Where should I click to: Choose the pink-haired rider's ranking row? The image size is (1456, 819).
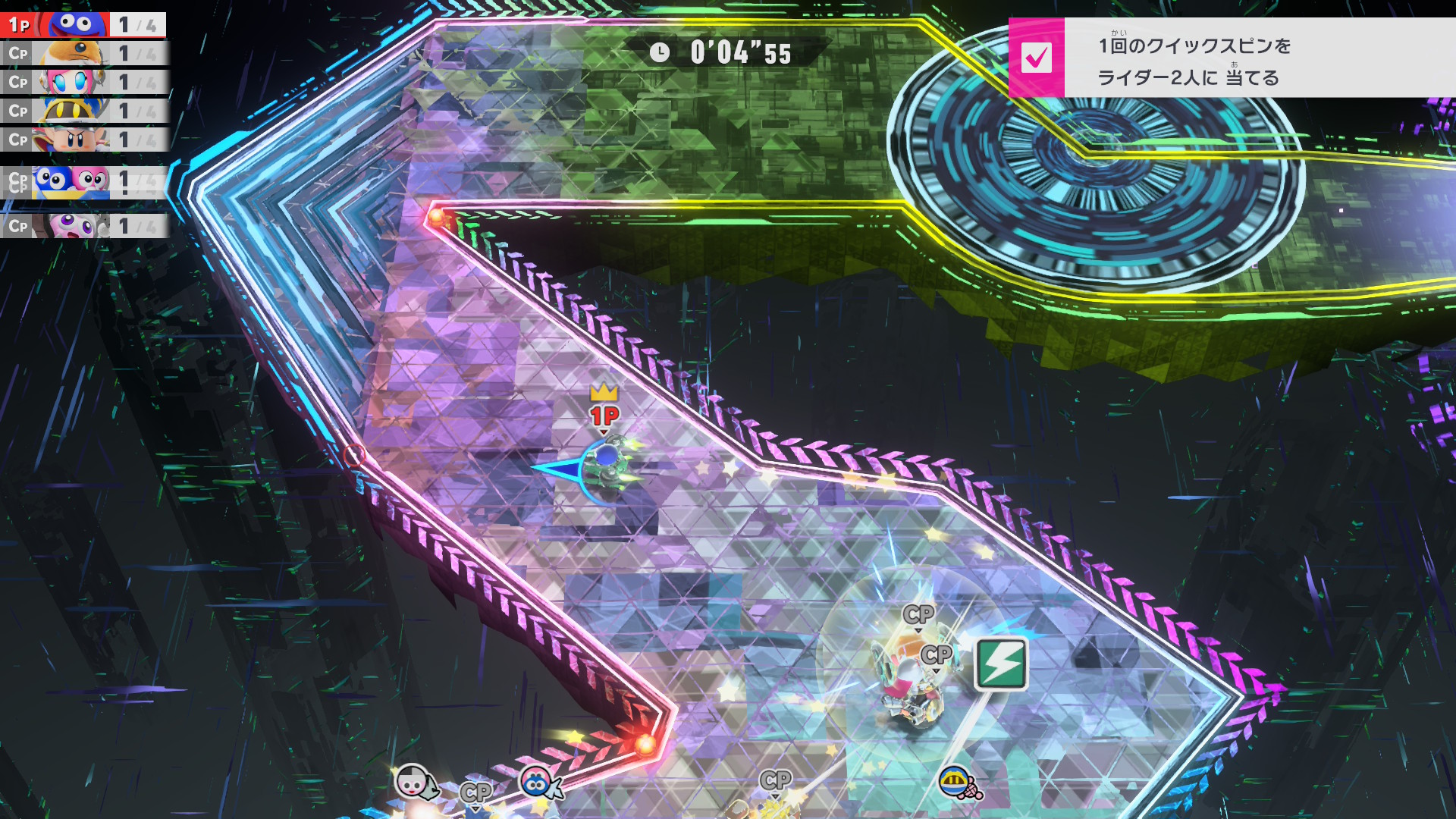pyautogui.click(x=83, y=82)
